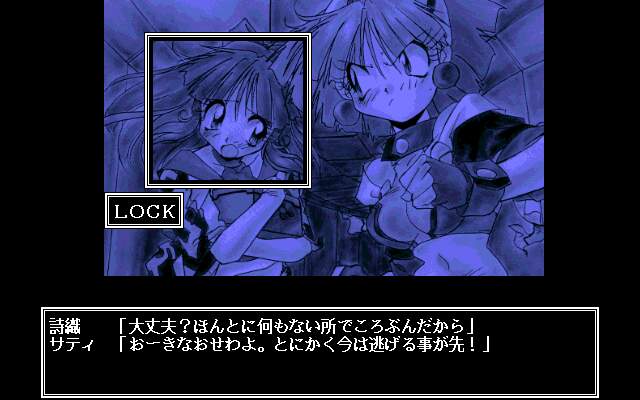Advance the dialogue text box

[x=319, y=352]
